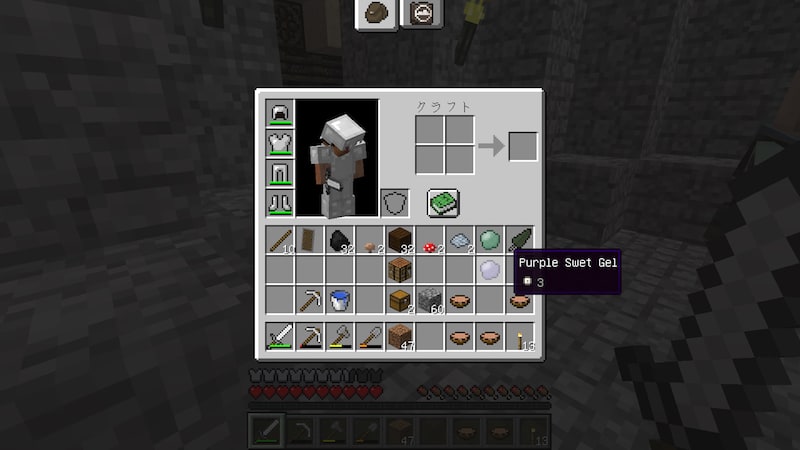Select the torch stack in the hotbar

[x=520, y=337]
